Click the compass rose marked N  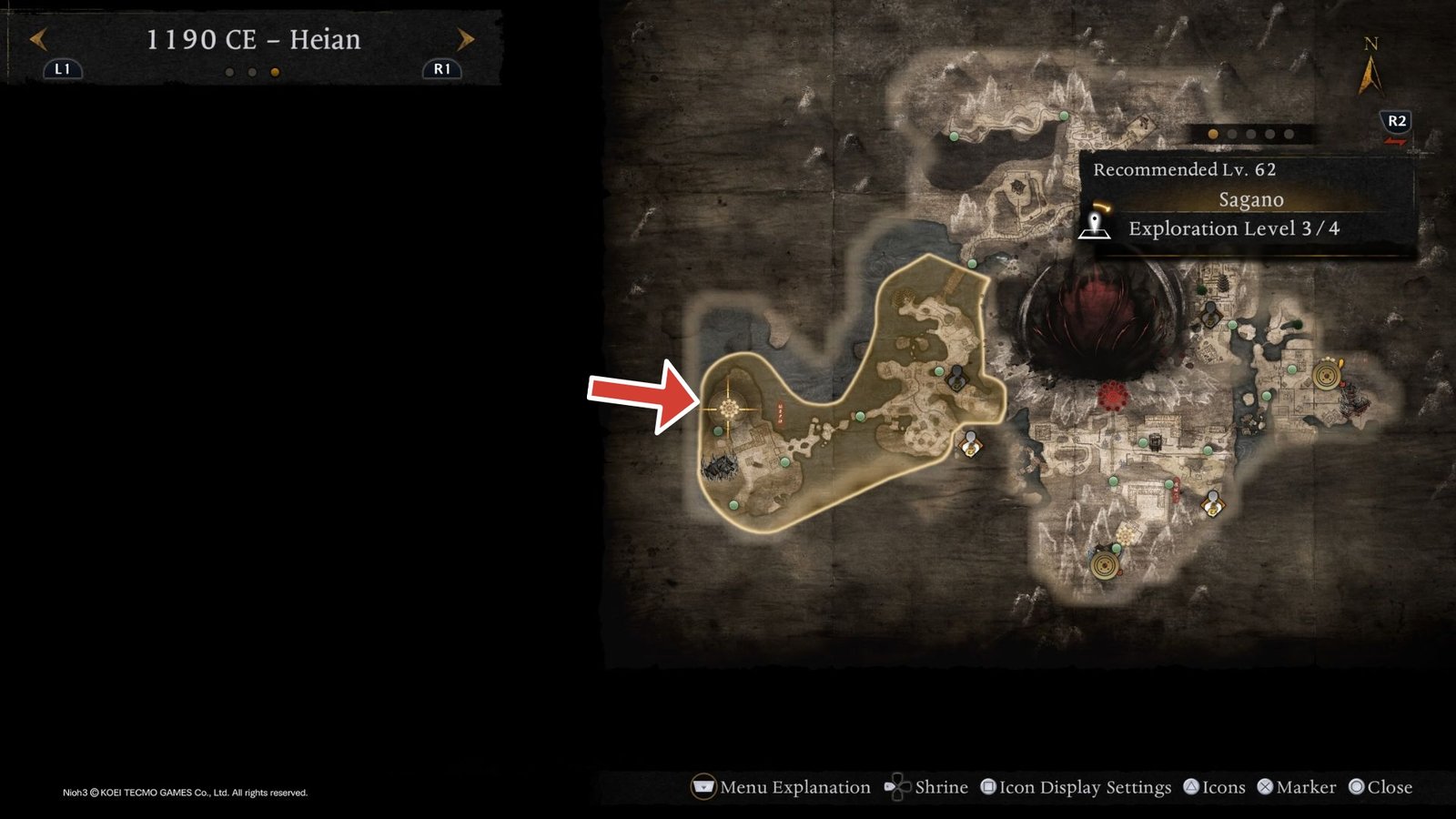click(x=1372, y=66)
